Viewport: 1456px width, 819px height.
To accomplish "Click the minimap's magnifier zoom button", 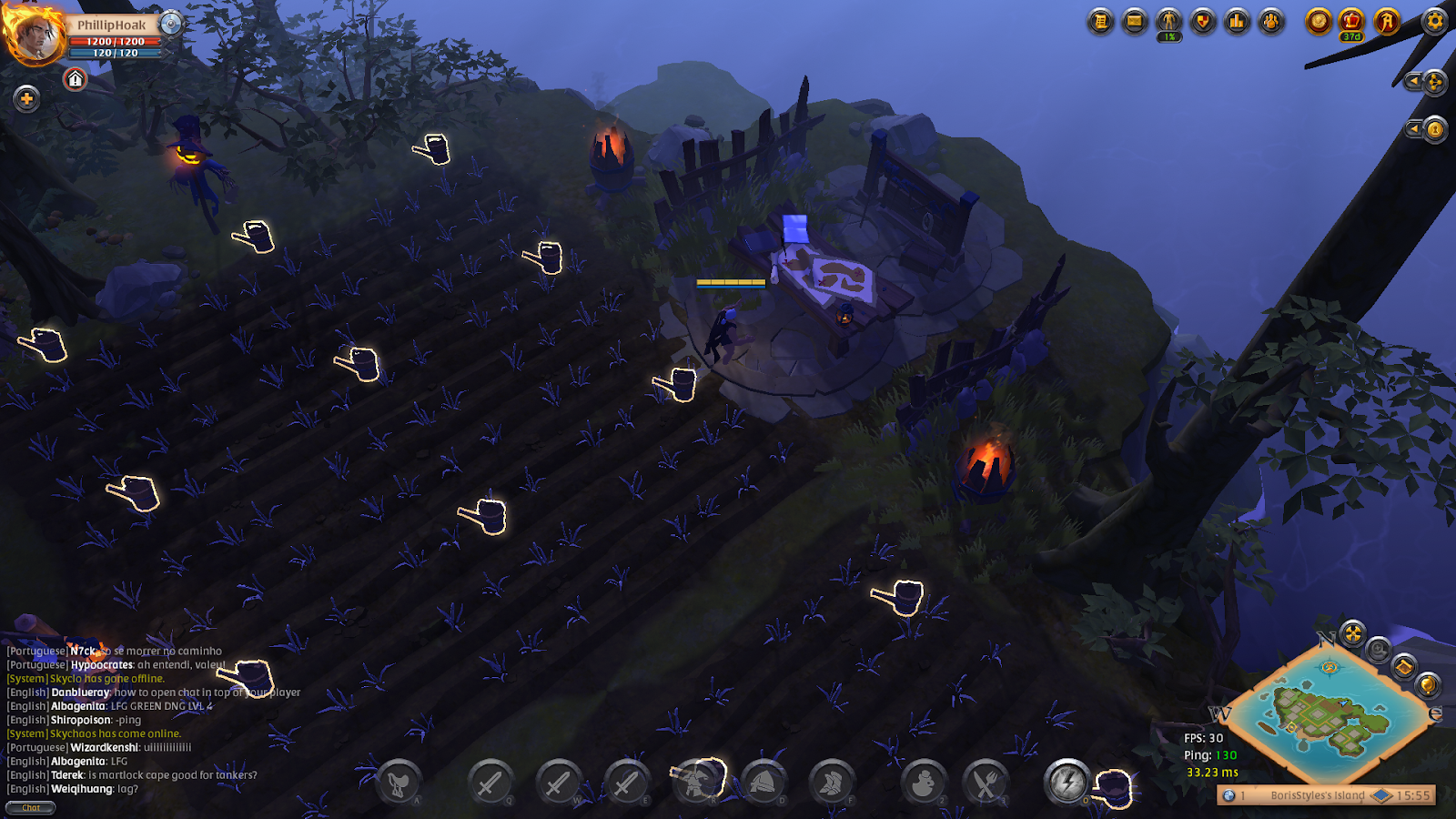I will tap(1379, 650).
